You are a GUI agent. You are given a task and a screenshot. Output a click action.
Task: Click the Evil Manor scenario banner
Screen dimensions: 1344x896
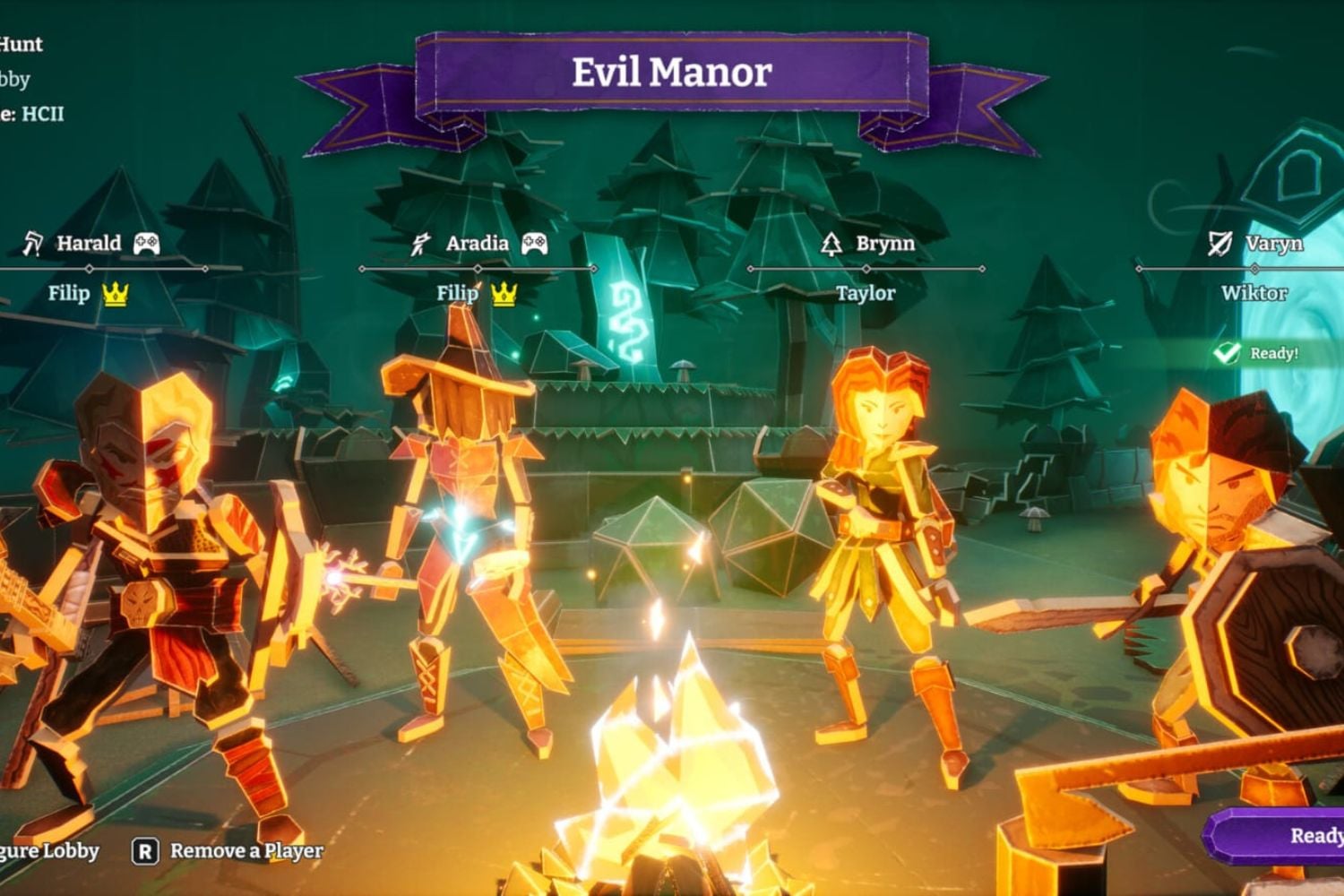671,73
